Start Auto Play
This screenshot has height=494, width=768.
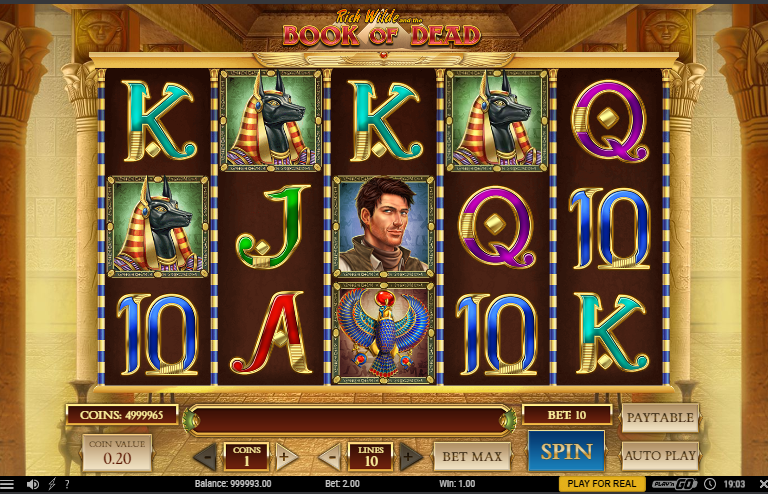click(660, 455)
